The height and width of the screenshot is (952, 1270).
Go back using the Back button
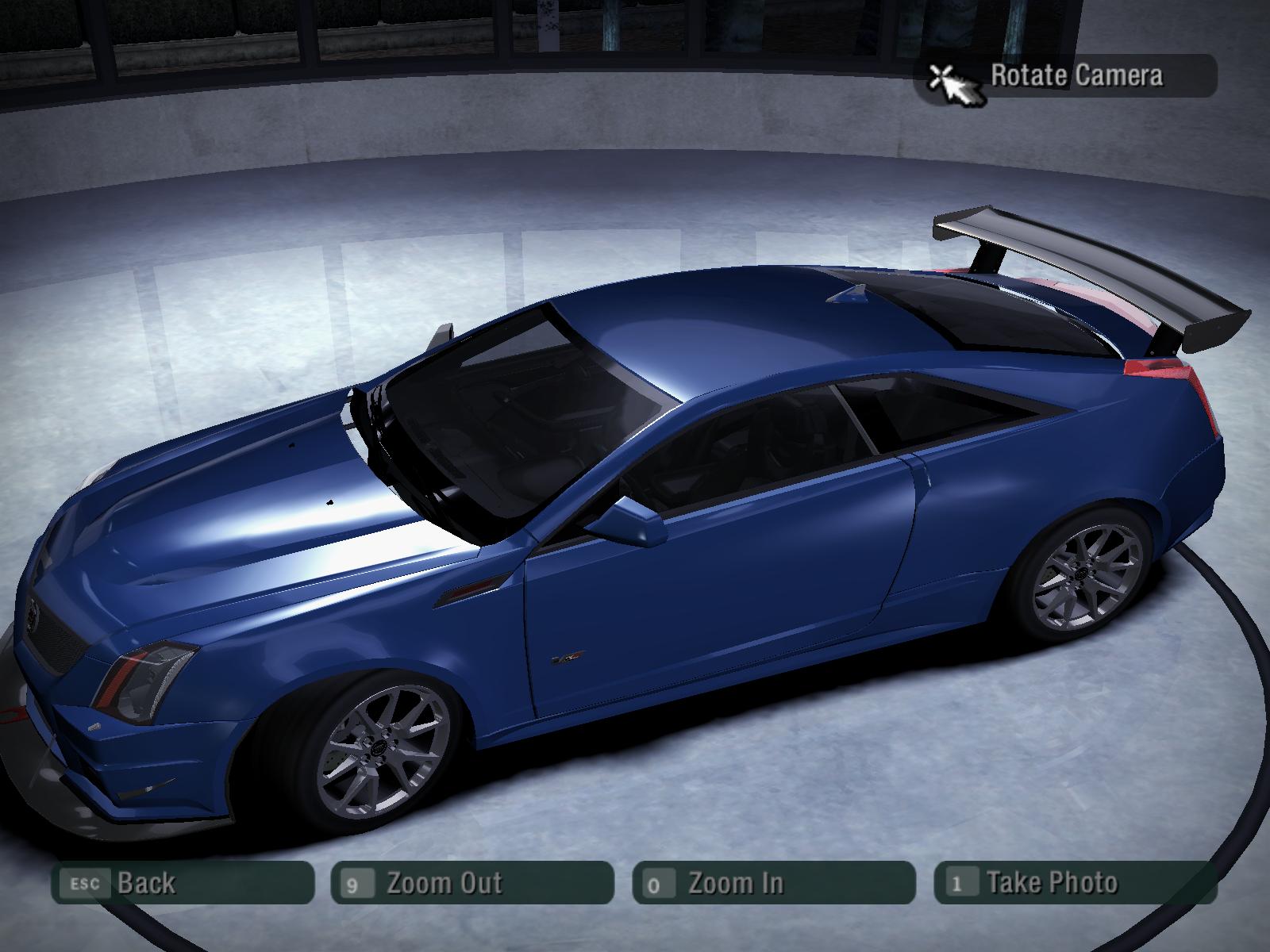pyautogui.click(x=183, y=882)
